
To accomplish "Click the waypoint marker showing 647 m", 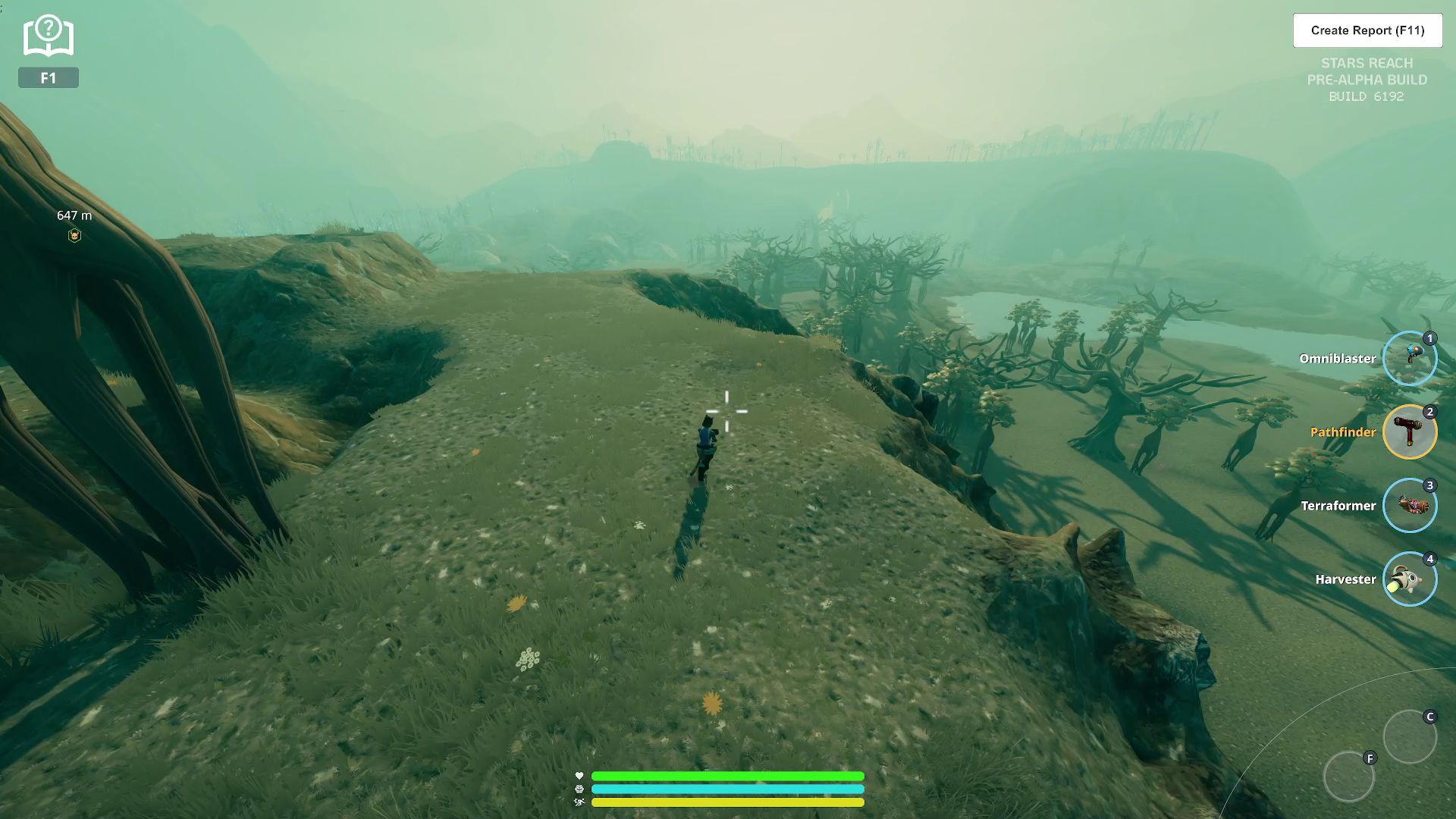I will [x=74, y=236].
